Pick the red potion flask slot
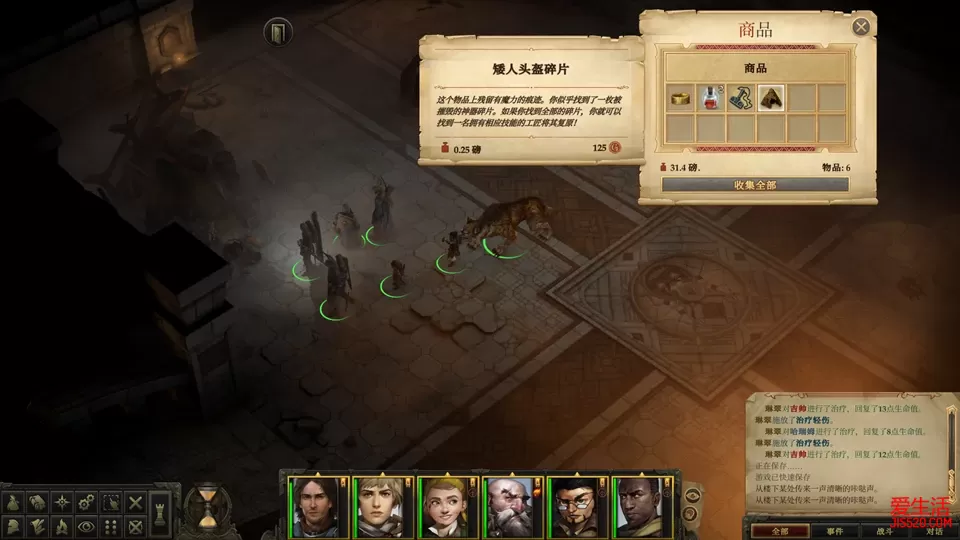Viewport: 960px width, 540px height. [712, 97]
